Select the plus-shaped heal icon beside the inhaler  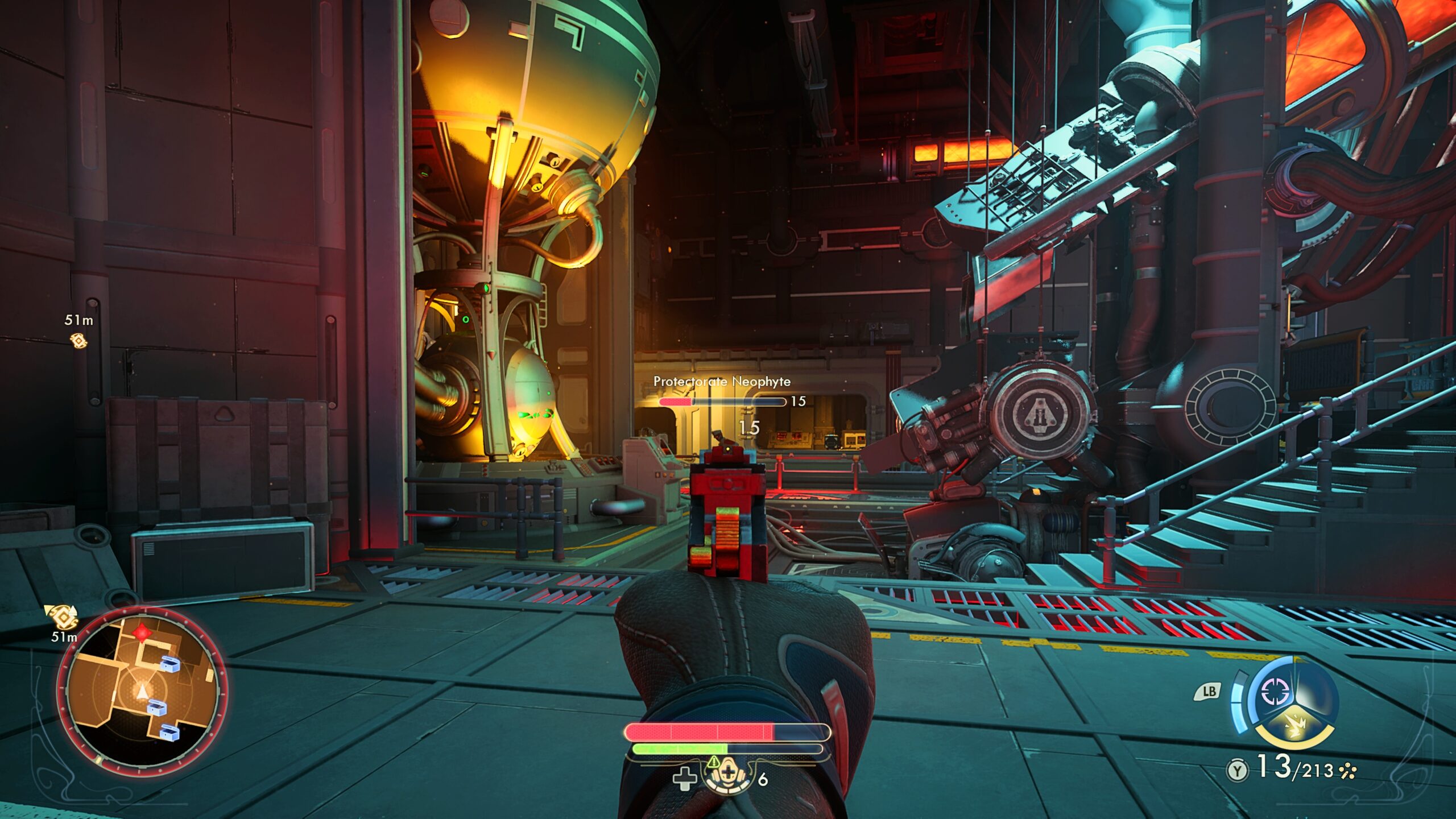click(685, 780)
